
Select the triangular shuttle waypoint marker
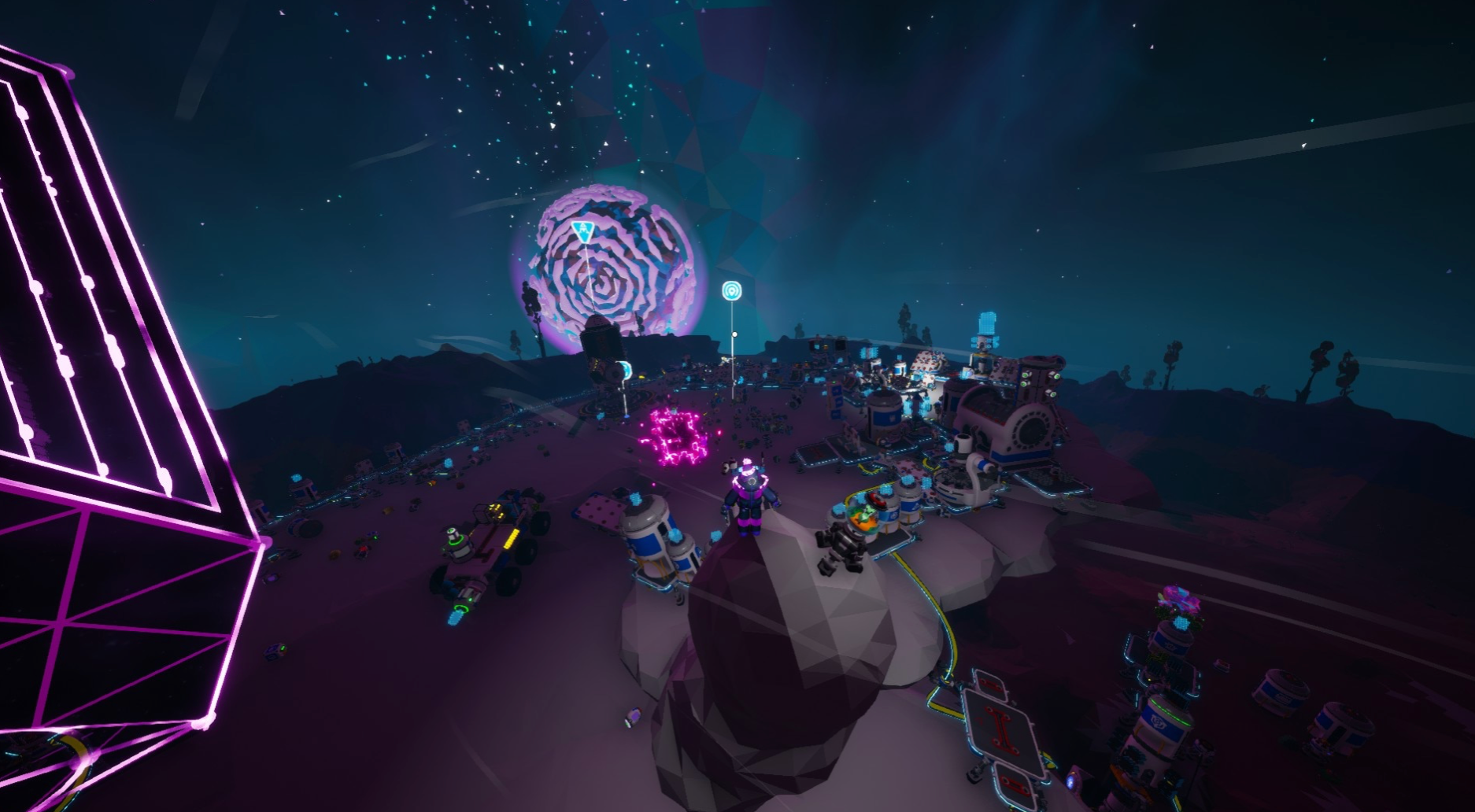tap(582, 232)
